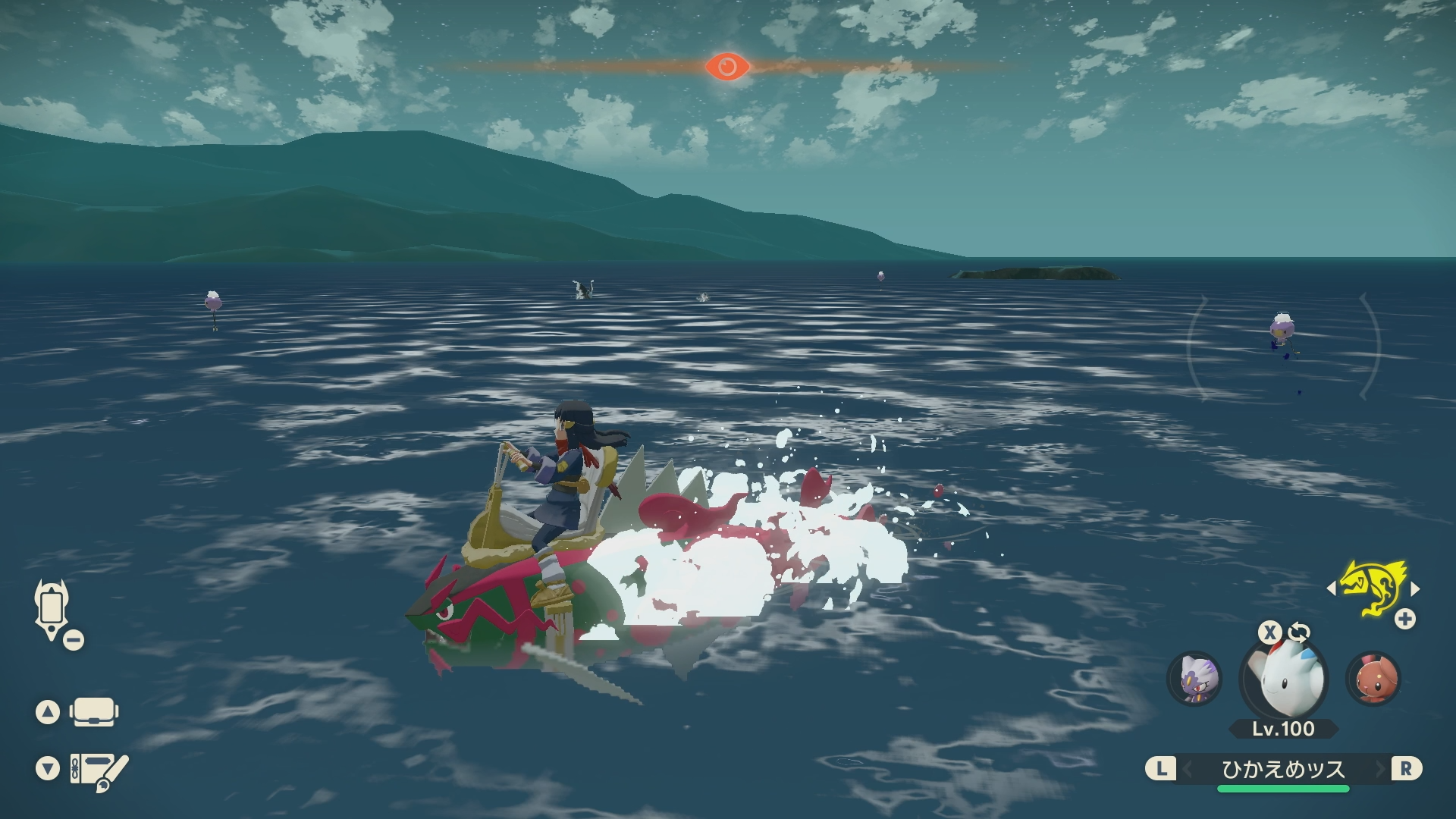Screen dimensions: 1456x819
Task: Select the yellow Basculegion ride icon
Action: pos(1373,588)
